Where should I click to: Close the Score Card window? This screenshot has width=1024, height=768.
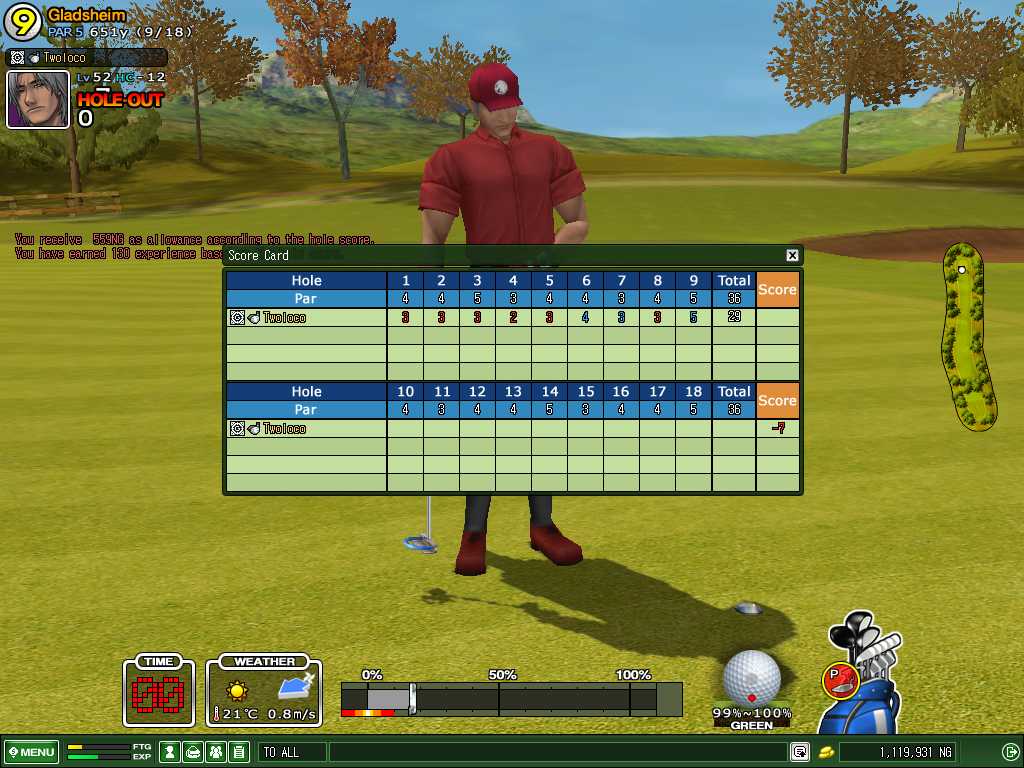(x=792, y=256)
